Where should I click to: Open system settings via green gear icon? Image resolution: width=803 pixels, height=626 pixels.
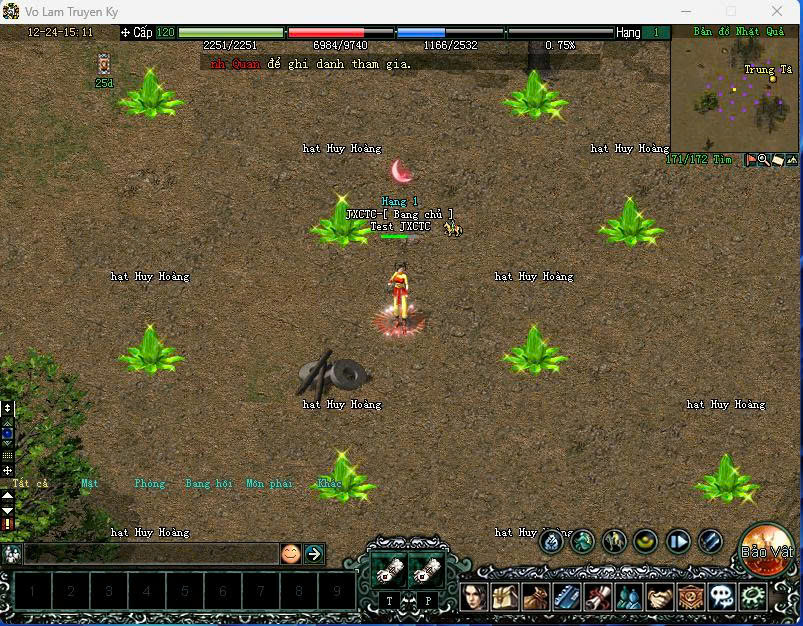click(x=752, y=597)
